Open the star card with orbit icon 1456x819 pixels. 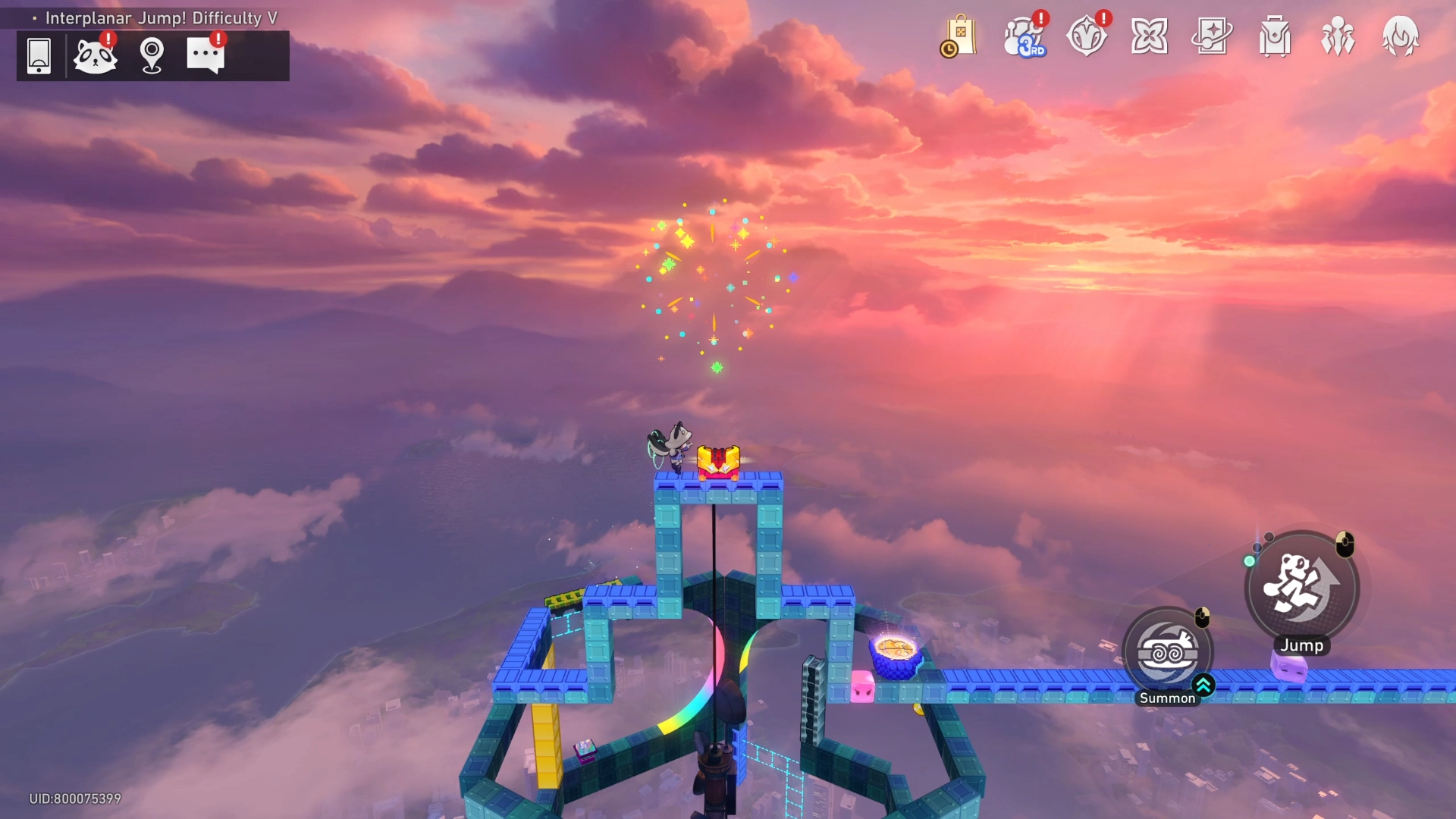coord(1212,36)
